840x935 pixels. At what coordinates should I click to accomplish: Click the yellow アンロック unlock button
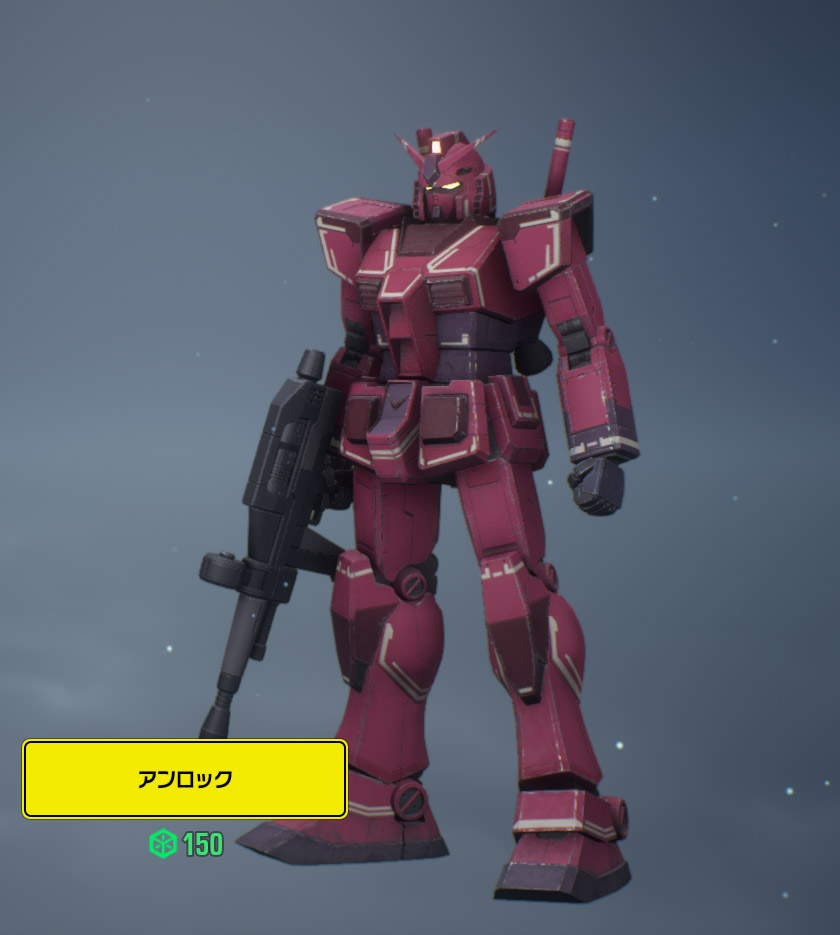[x=185, y=779]
